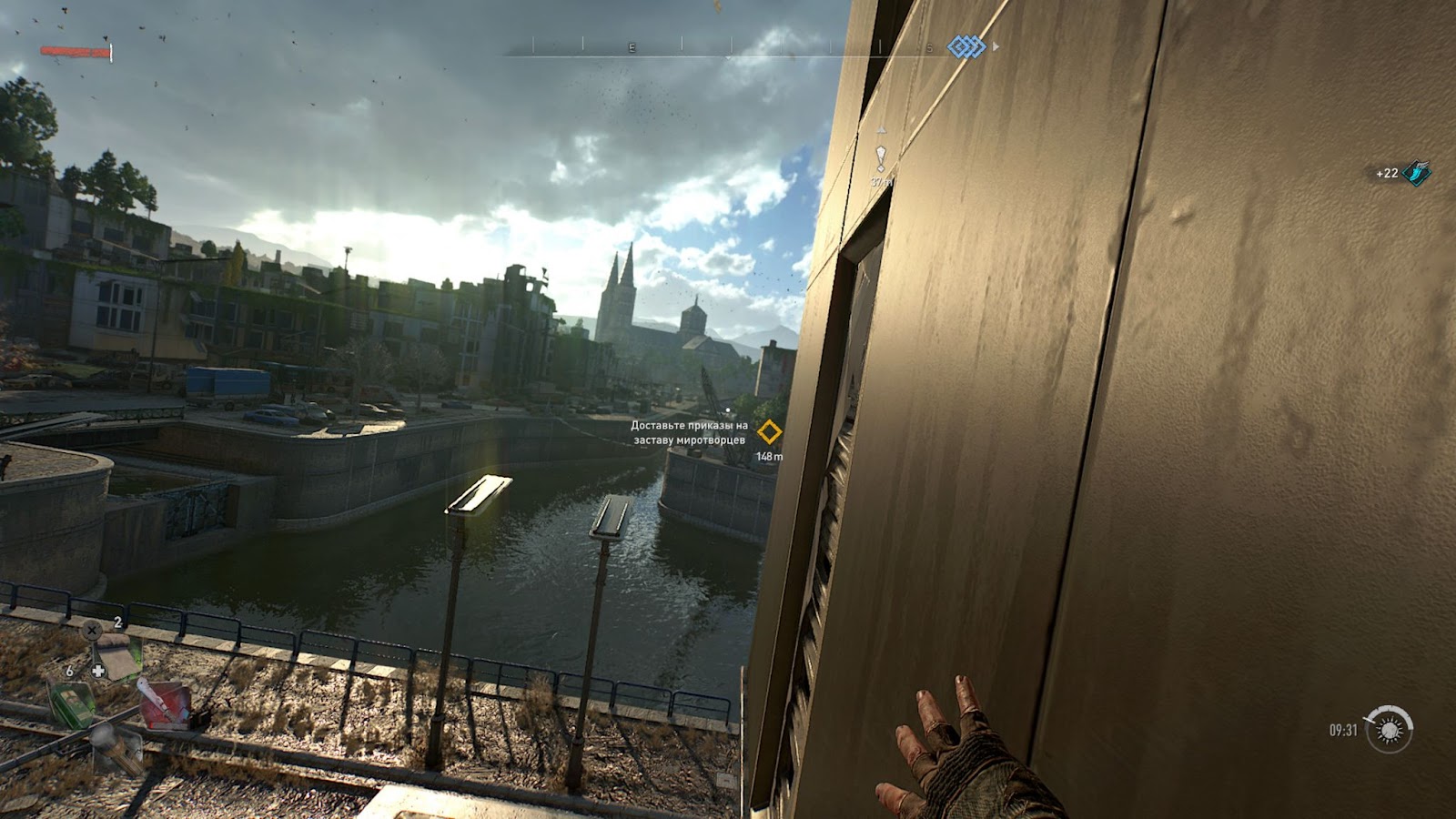Click the parkour XP boot icon

pyautogui.click(x=1416, y=171)
